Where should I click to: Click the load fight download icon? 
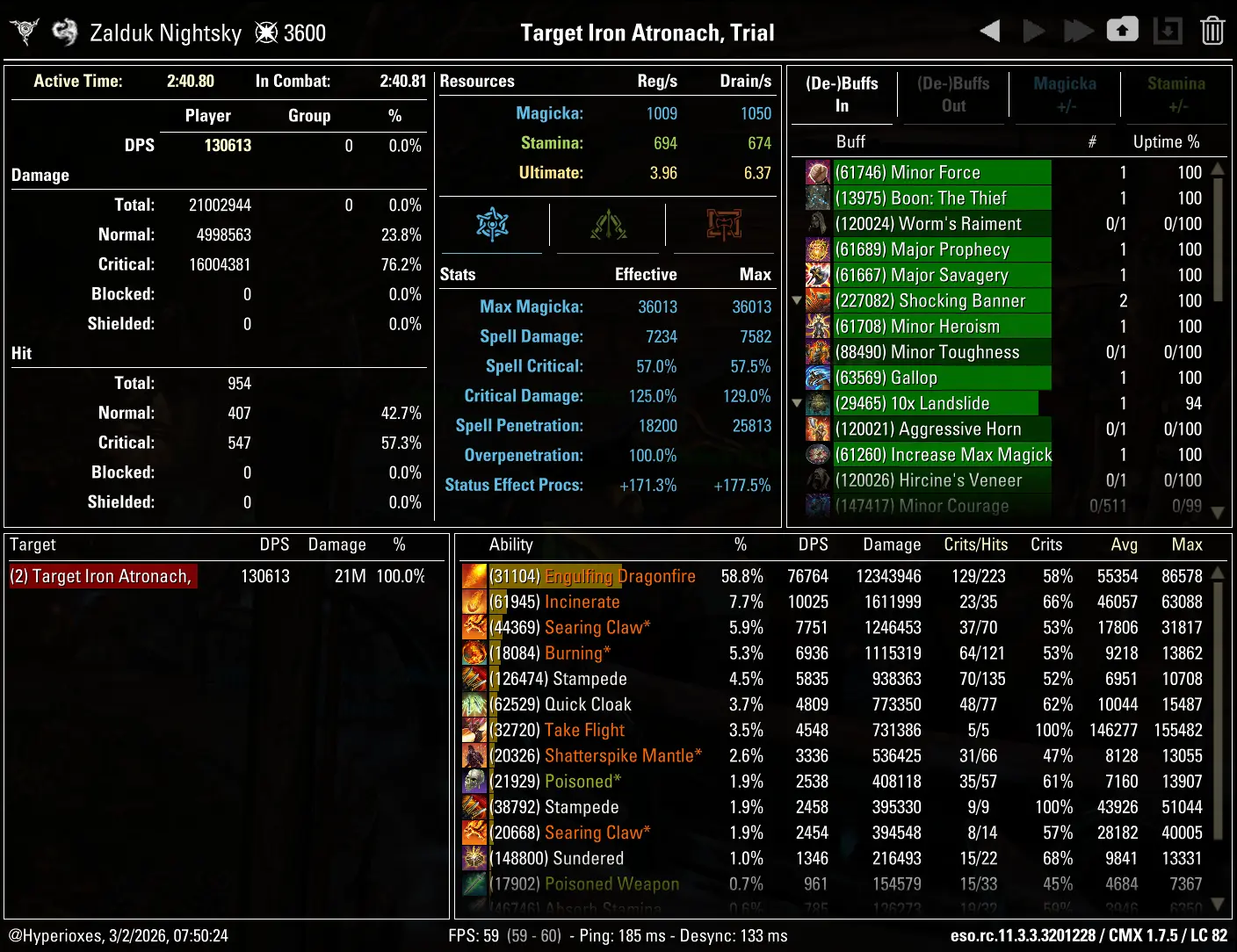1168,30
